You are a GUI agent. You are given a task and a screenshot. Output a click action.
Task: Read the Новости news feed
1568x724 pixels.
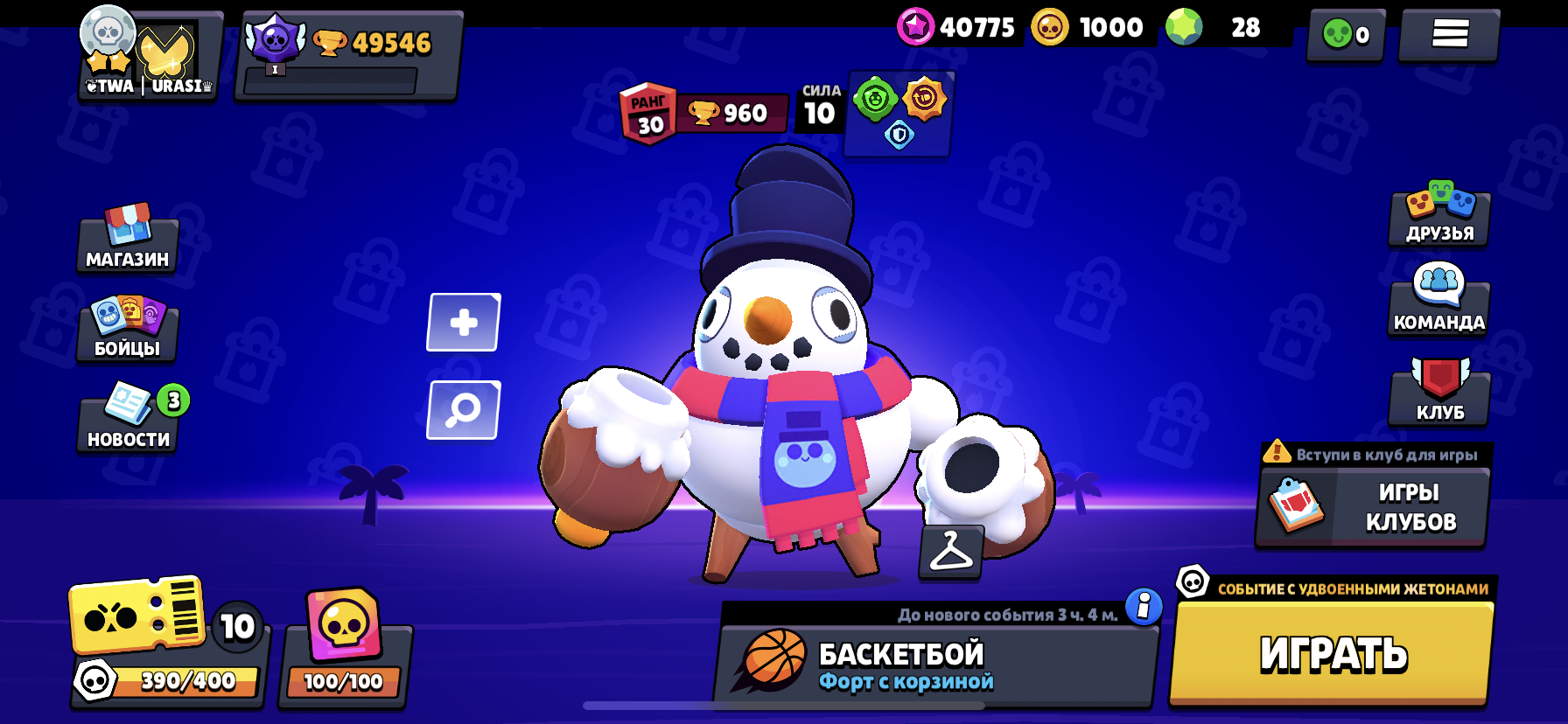tap(128, 421)
